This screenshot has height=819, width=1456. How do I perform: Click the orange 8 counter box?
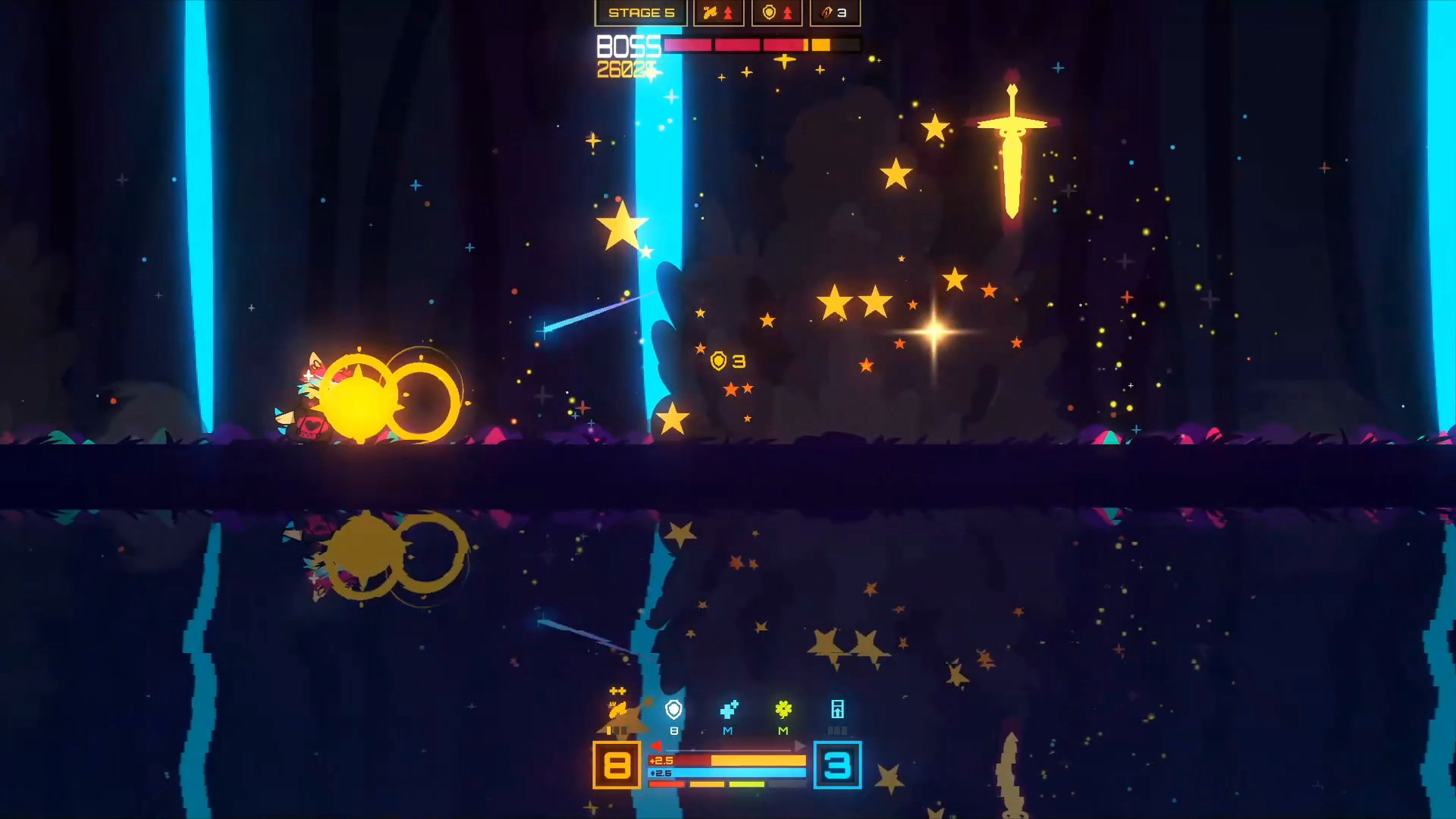coord(616,765)
